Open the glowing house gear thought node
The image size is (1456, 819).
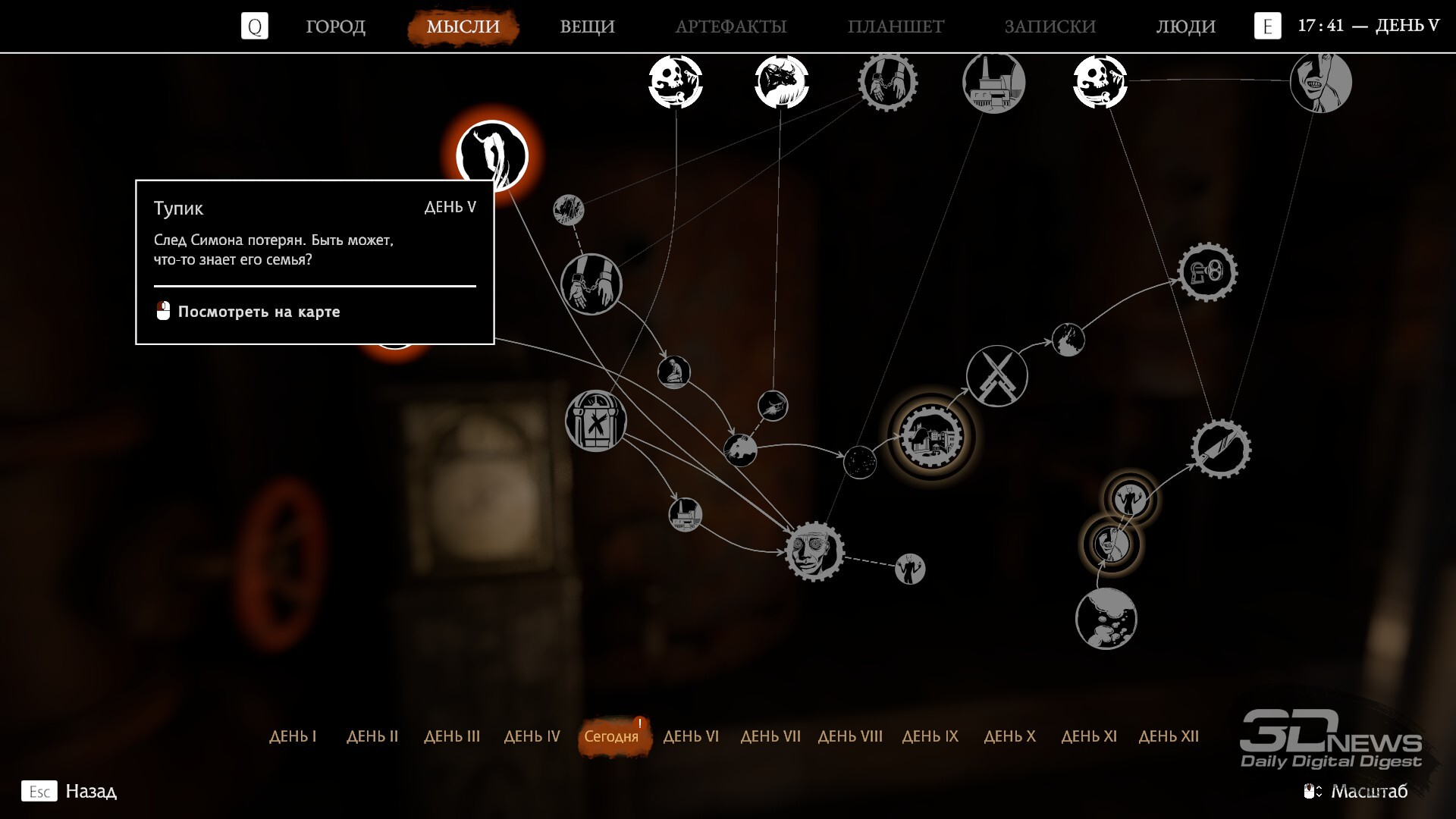point(931,437)
